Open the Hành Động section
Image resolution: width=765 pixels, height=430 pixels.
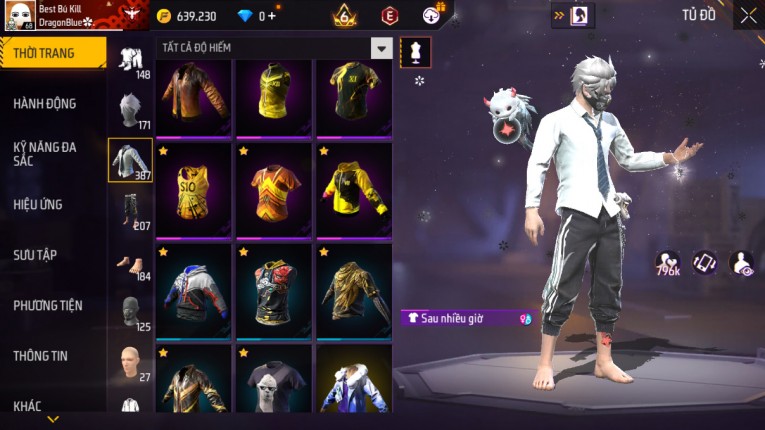tap(46, 104)
